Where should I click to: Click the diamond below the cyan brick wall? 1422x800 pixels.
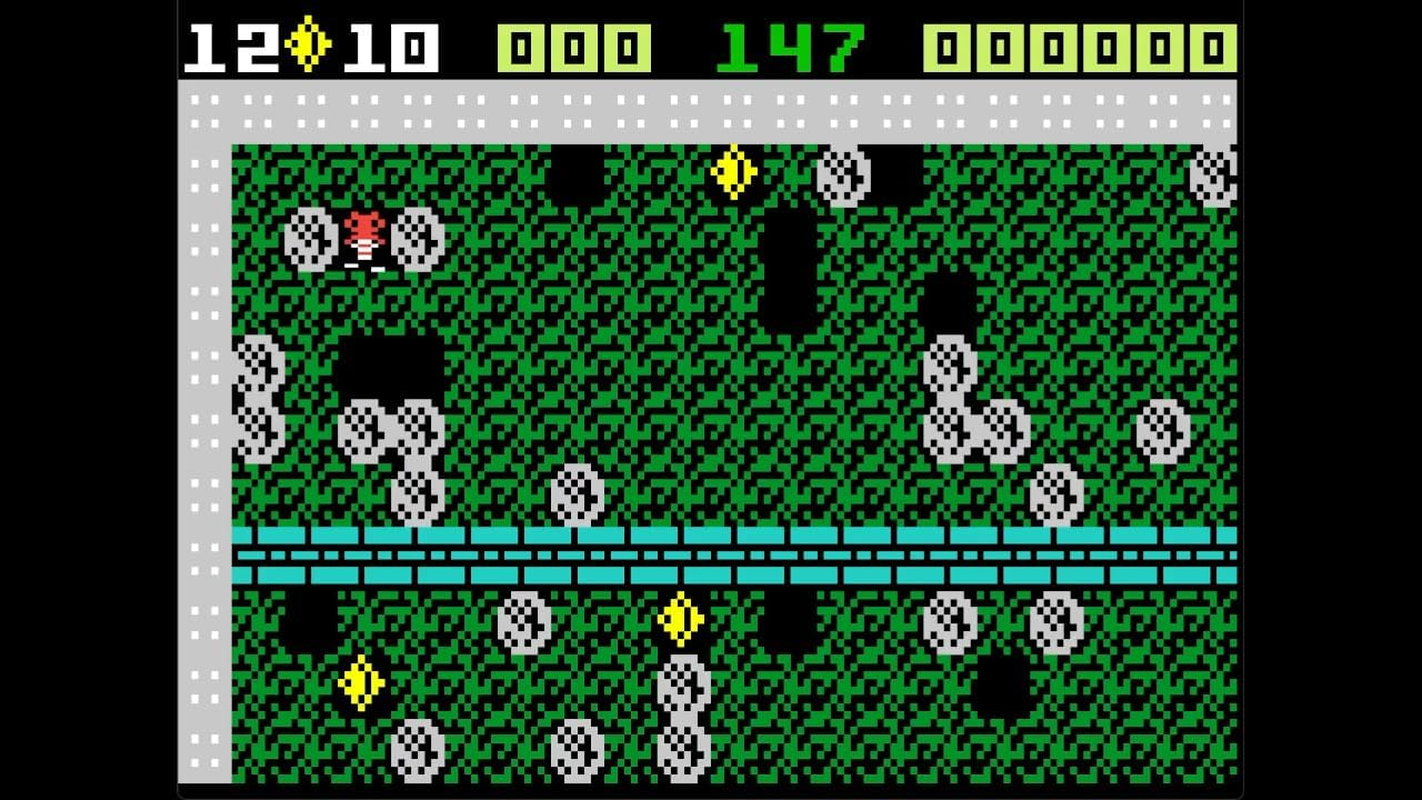pos(682,620)
